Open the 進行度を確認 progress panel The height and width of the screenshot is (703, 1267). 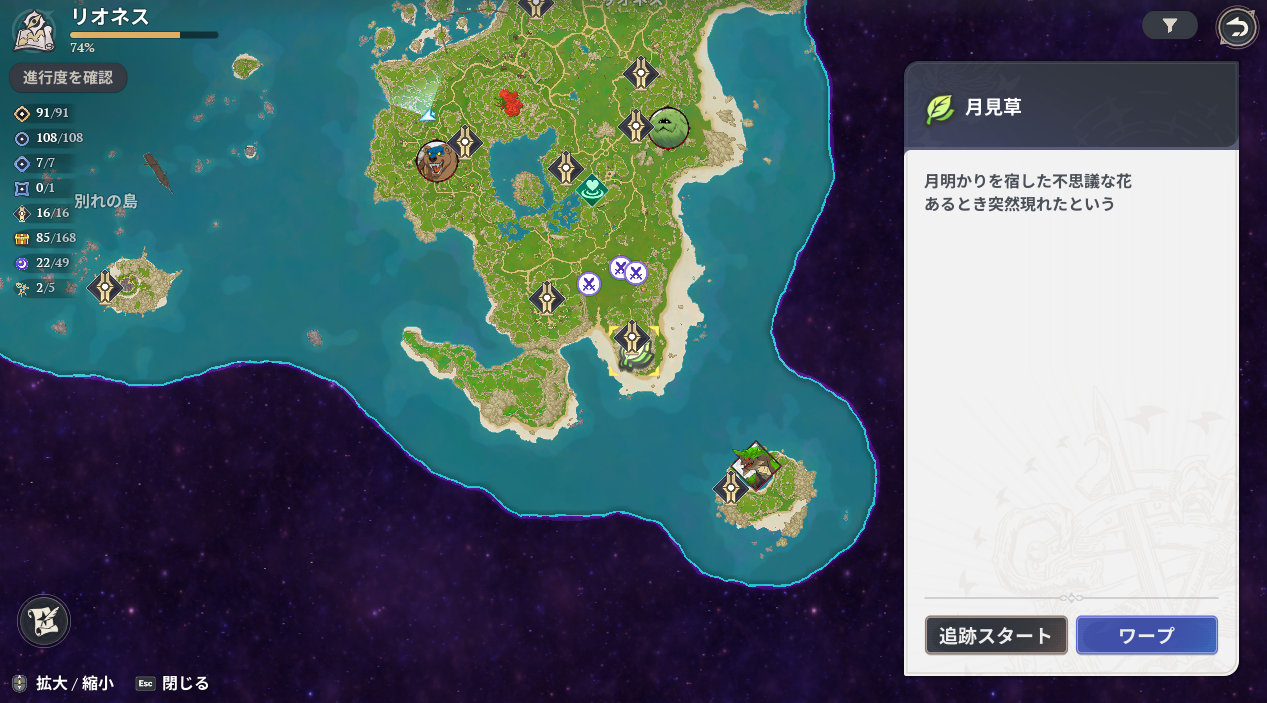68,78
